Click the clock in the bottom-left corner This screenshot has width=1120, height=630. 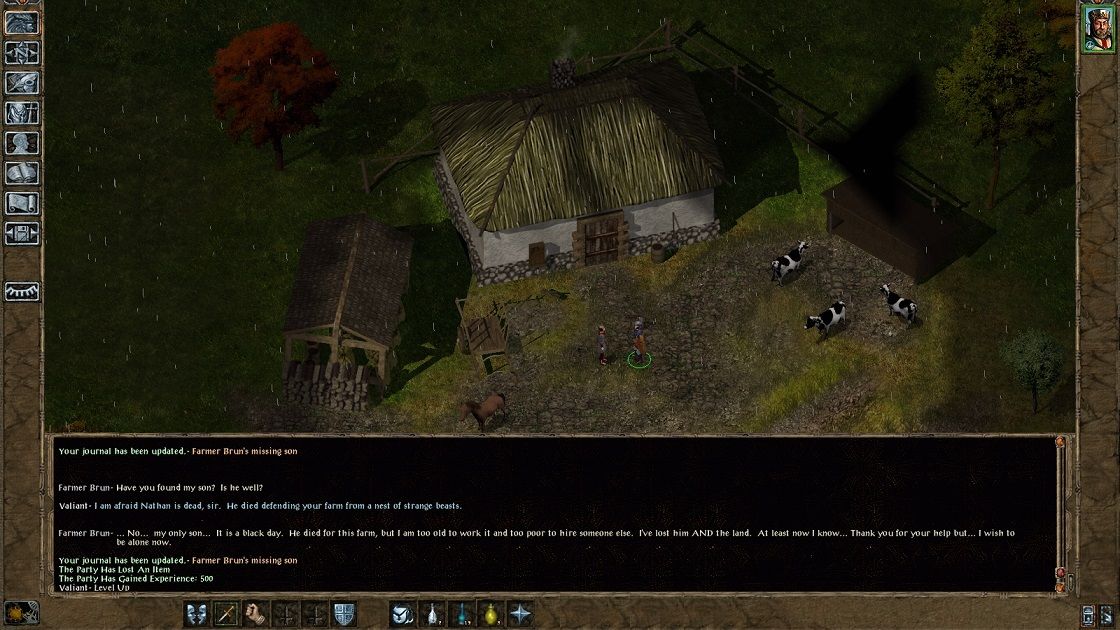pyautogui.click(x=21, y=612)
